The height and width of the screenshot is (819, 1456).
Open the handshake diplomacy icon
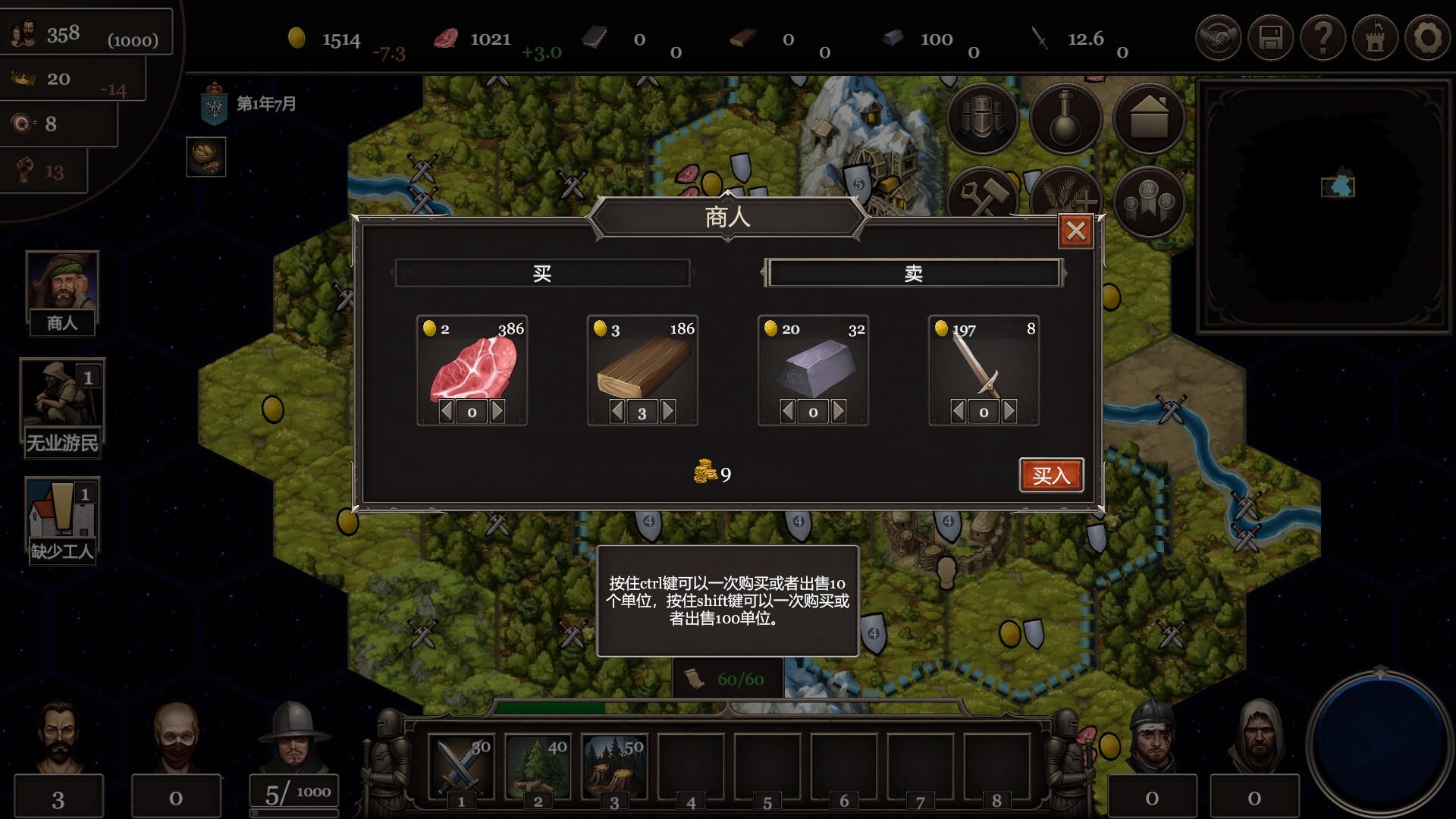click(x=1218, y=37)
